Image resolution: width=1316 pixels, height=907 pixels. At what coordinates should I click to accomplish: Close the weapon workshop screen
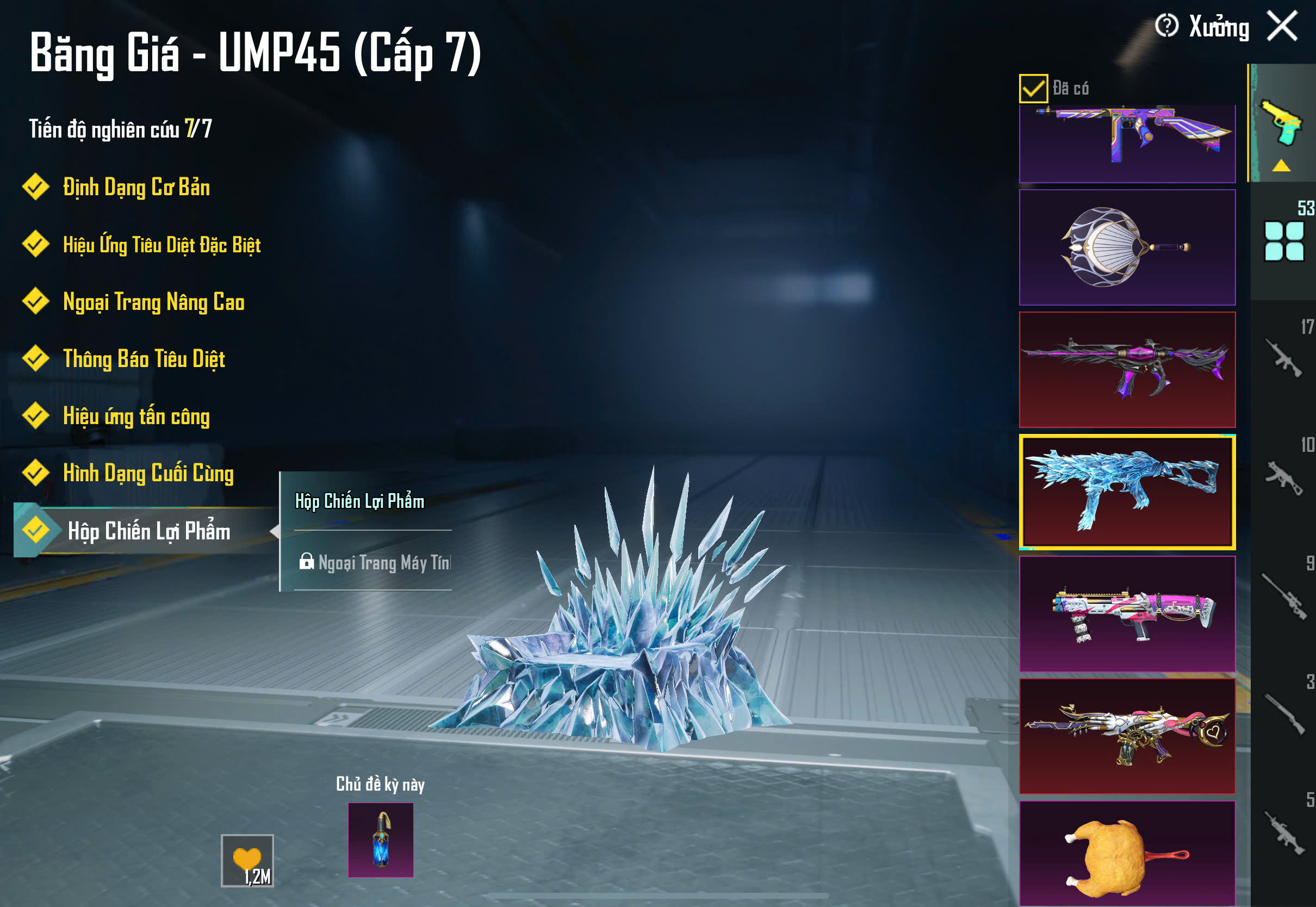tap(1282, 27)
